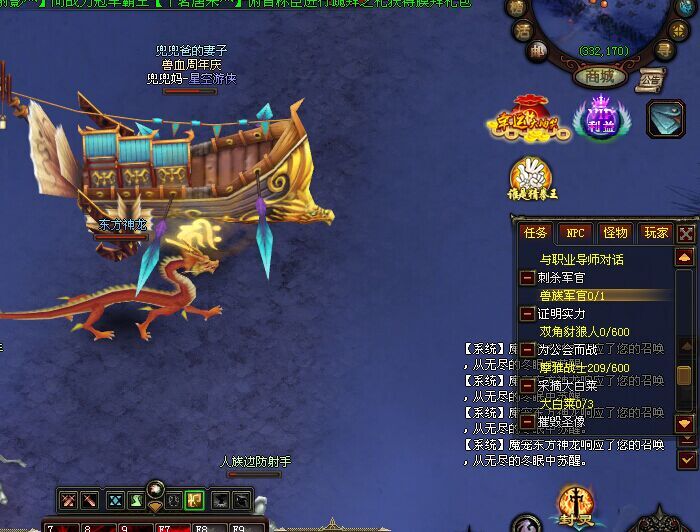
Task: Open the lucky money bag event icon
Action: (x=525, y=120)
